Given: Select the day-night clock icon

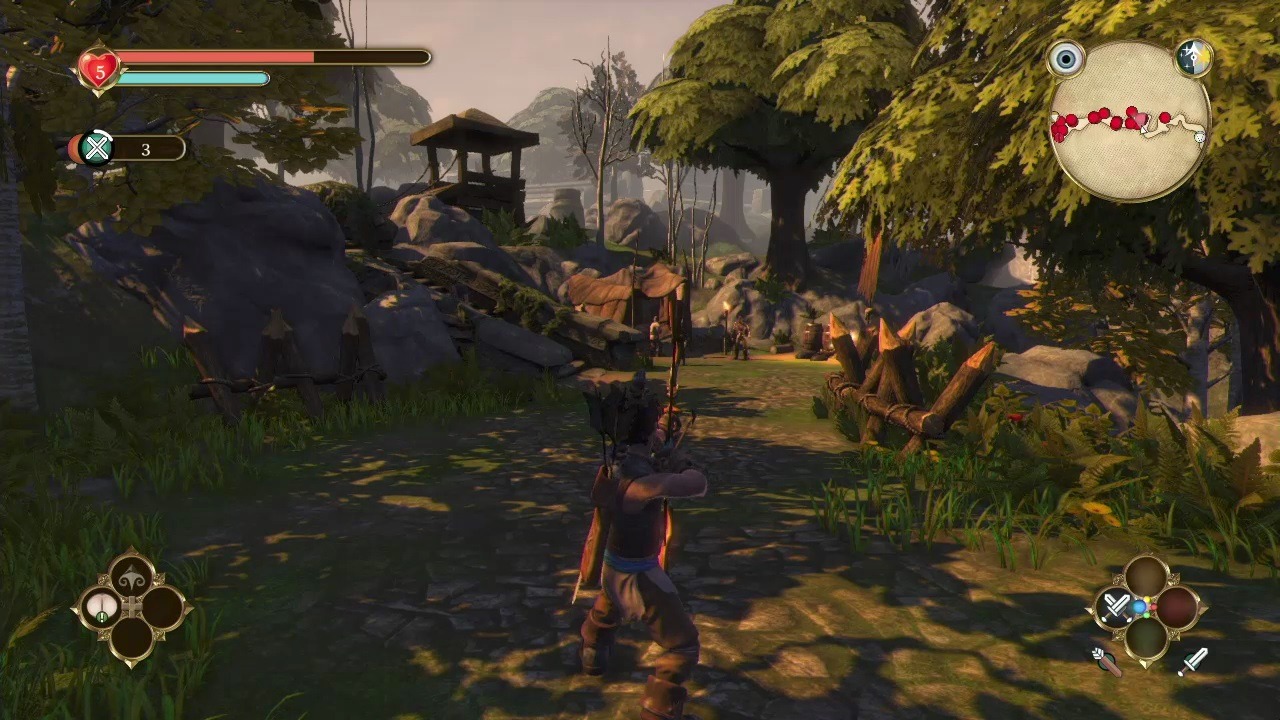Looking at the screenshot, I should 1192,58.
